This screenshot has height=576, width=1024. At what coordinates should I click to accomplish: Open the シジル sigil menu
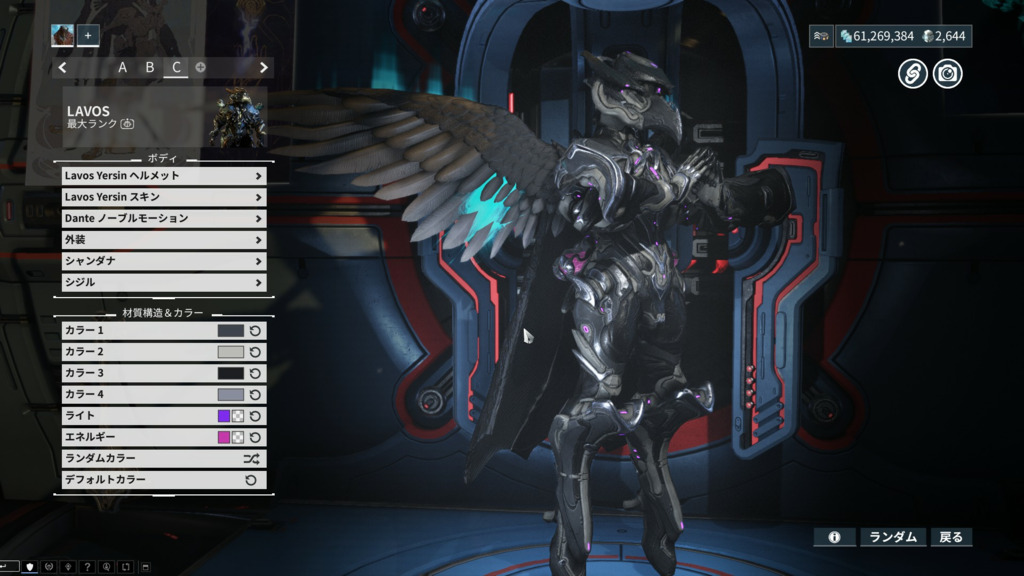163,282
